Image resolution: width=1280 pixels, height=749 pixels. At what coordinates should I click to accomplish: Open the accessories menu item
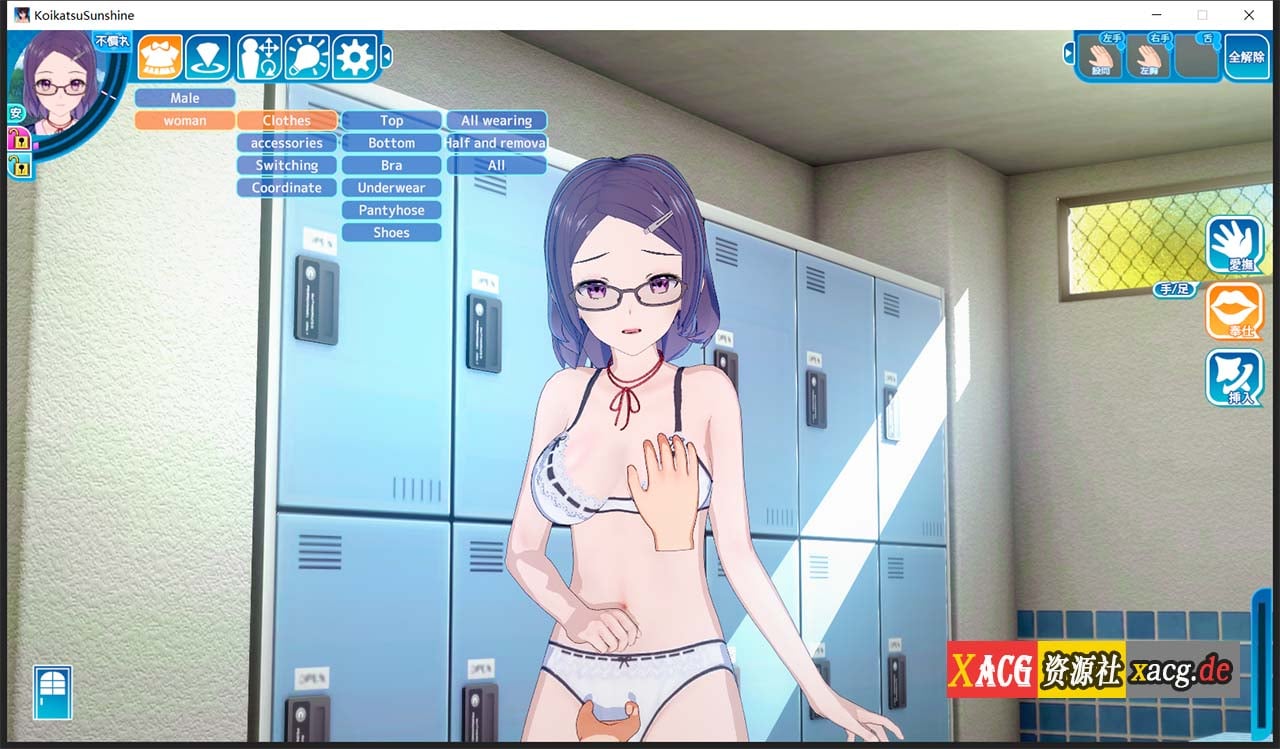coord(286,142)
